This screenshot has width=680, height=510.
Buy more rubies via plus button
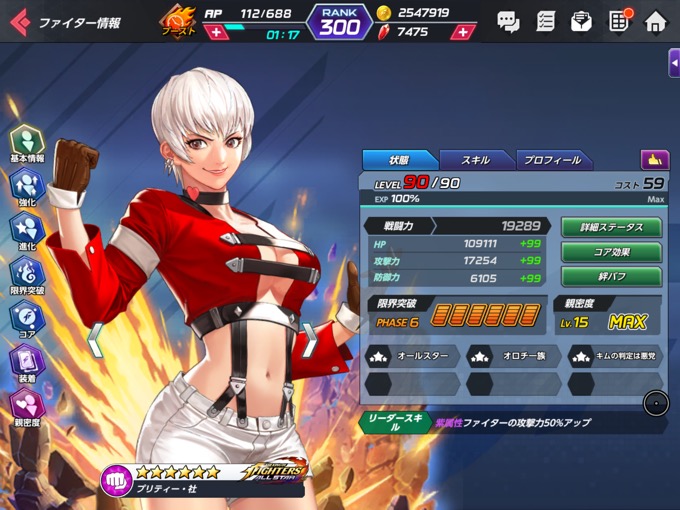click(462, 32)
